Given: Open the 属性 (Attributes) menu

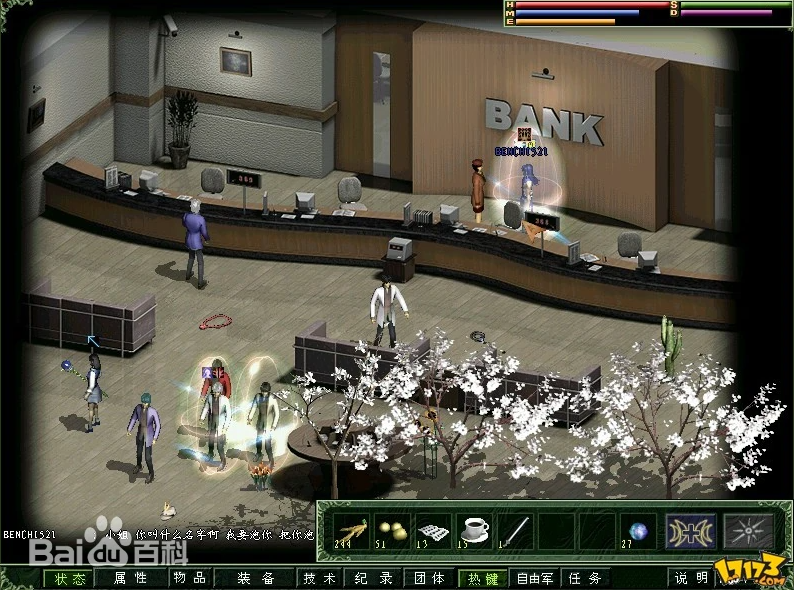Looking at the screenshot, I should coord(130,578).
